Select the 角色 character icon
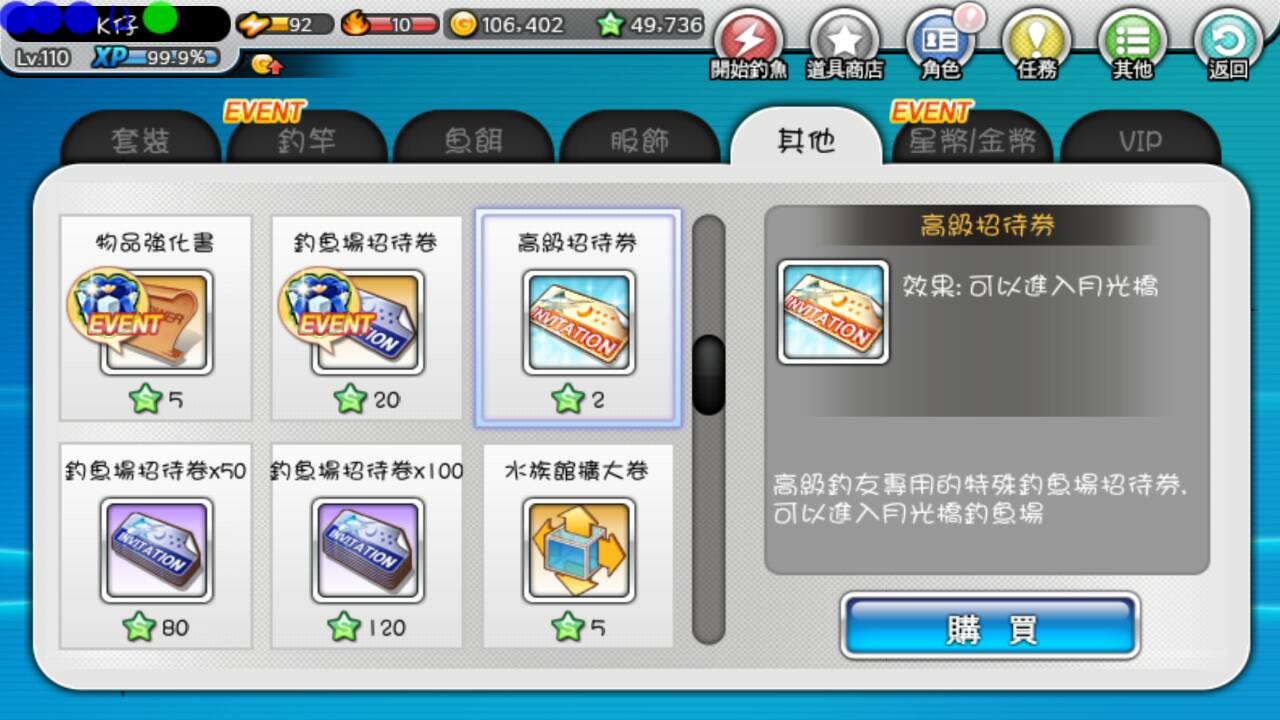Screen dimensions: 1280x720 coord(940,40)
